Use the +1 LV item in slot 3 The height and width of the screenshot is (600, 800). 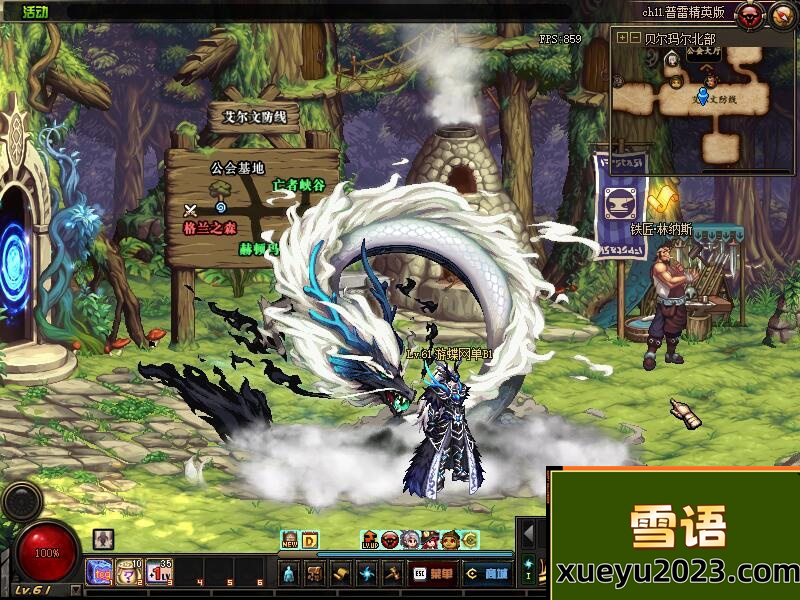(160, 571)
